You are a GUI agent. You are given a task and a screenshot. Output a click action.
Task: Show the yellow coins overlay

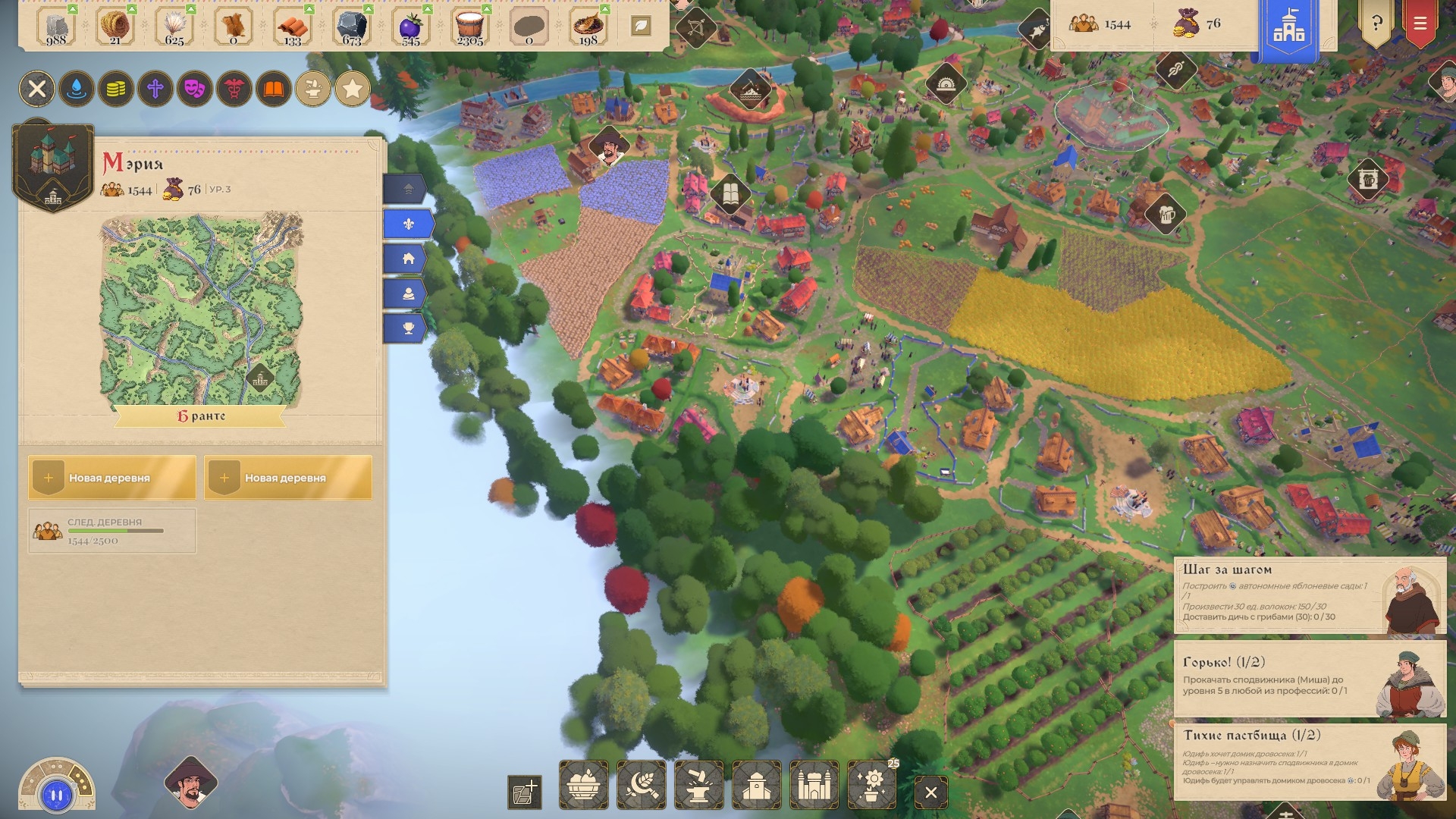pyautogui.click(x=116, y=89)
